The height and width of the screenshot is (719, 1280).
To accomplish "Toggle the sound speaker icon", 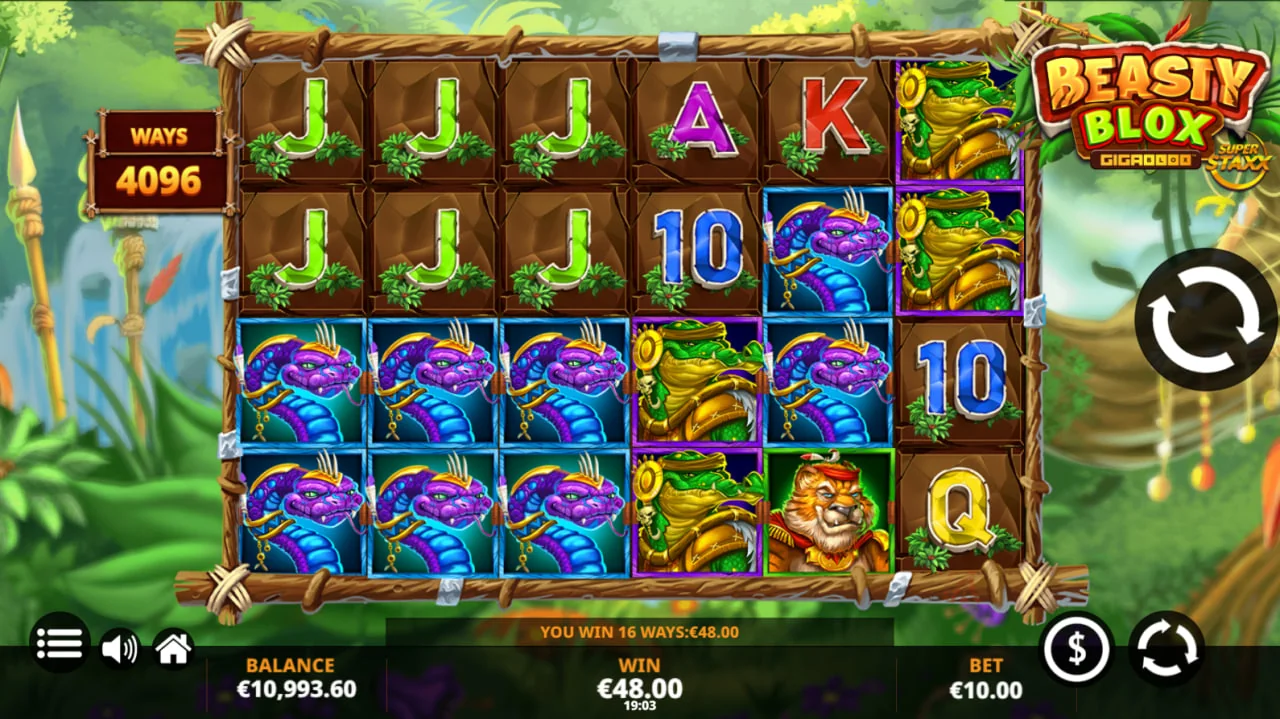I will point(119,649).
